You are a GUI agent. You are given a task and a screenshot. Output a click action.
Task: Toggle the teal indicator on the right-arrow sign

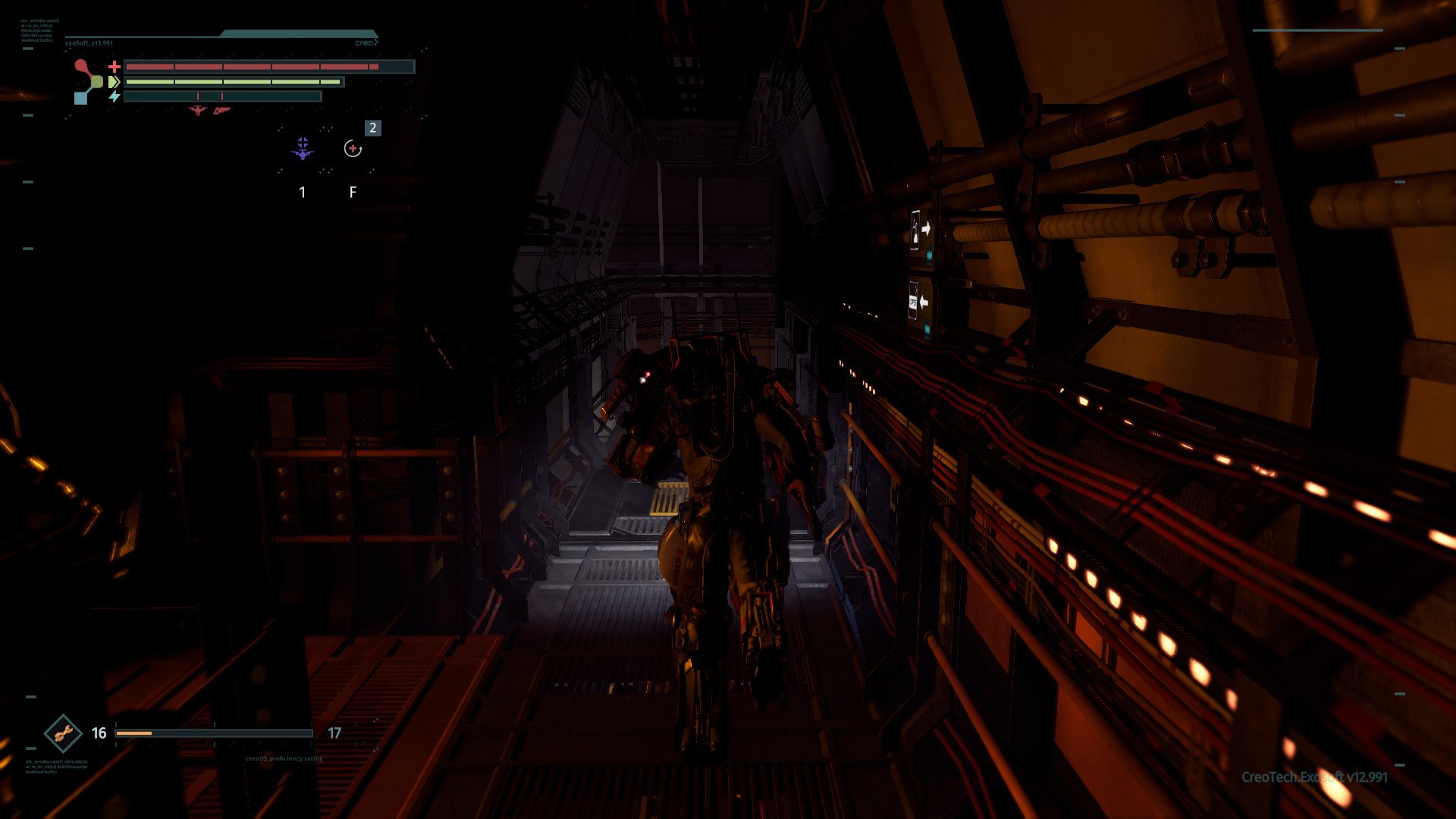[929, 254]
